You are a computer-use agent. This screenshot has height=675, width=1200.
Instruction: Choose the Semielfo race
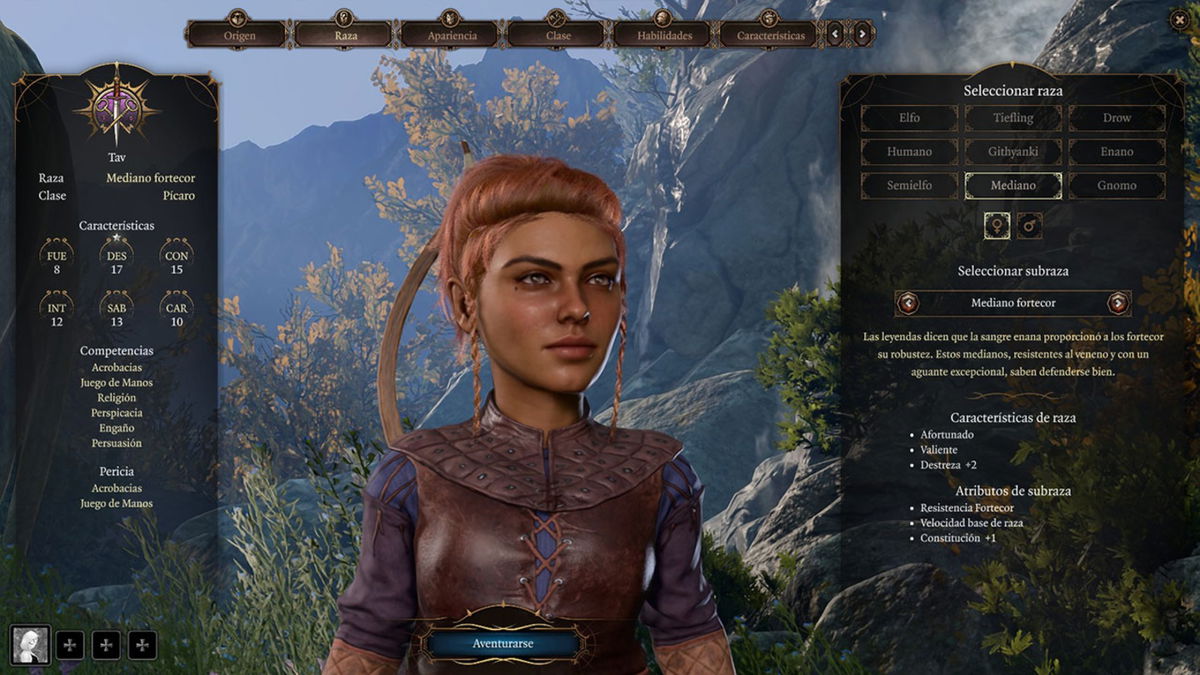[x=909, y=186]
